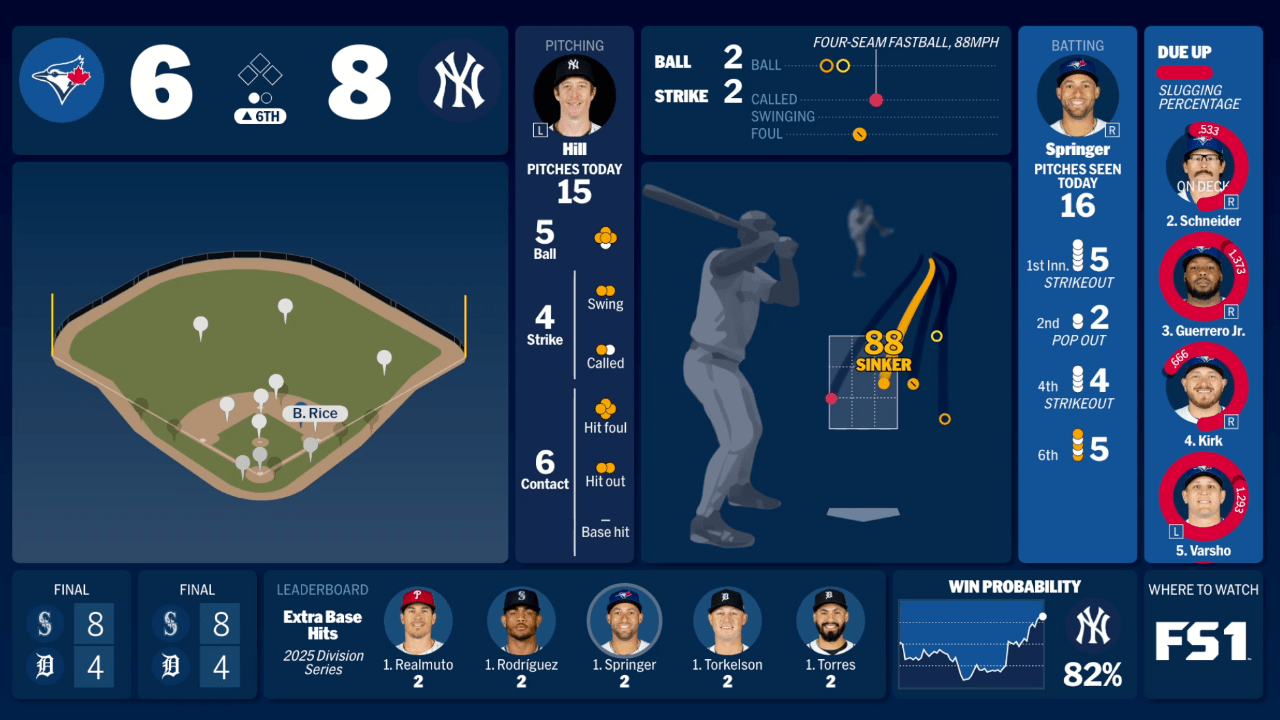The image size is (1280, 720).
Task: Select the B. Rice marker on the field
Action: 315,413
